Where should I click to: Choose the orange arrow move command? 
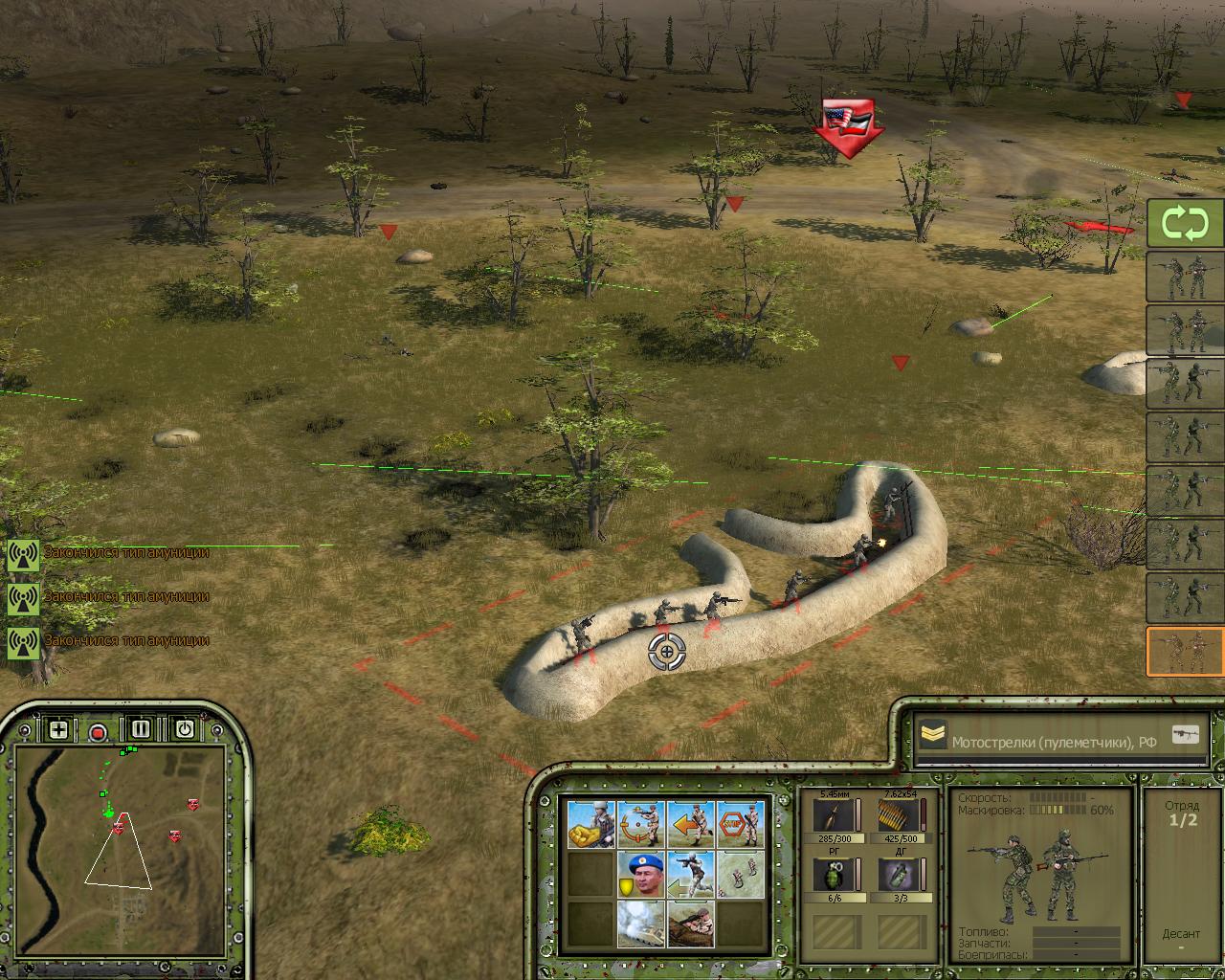691,824
